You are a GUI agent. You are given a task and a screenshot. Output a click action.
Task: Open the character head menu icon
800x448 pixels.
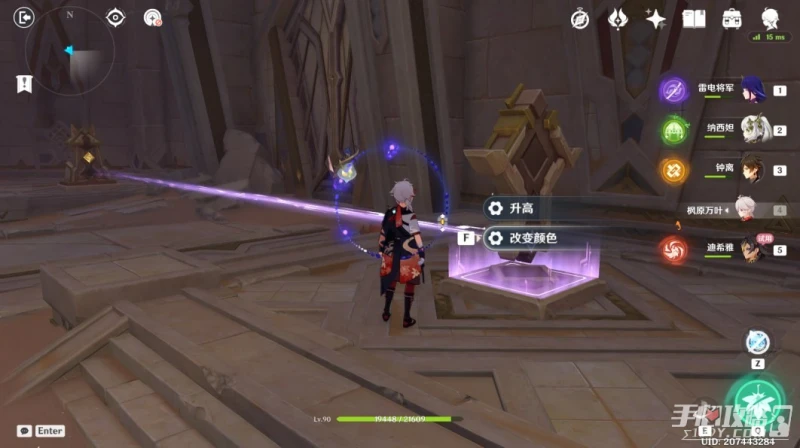[x=770, y=19]
